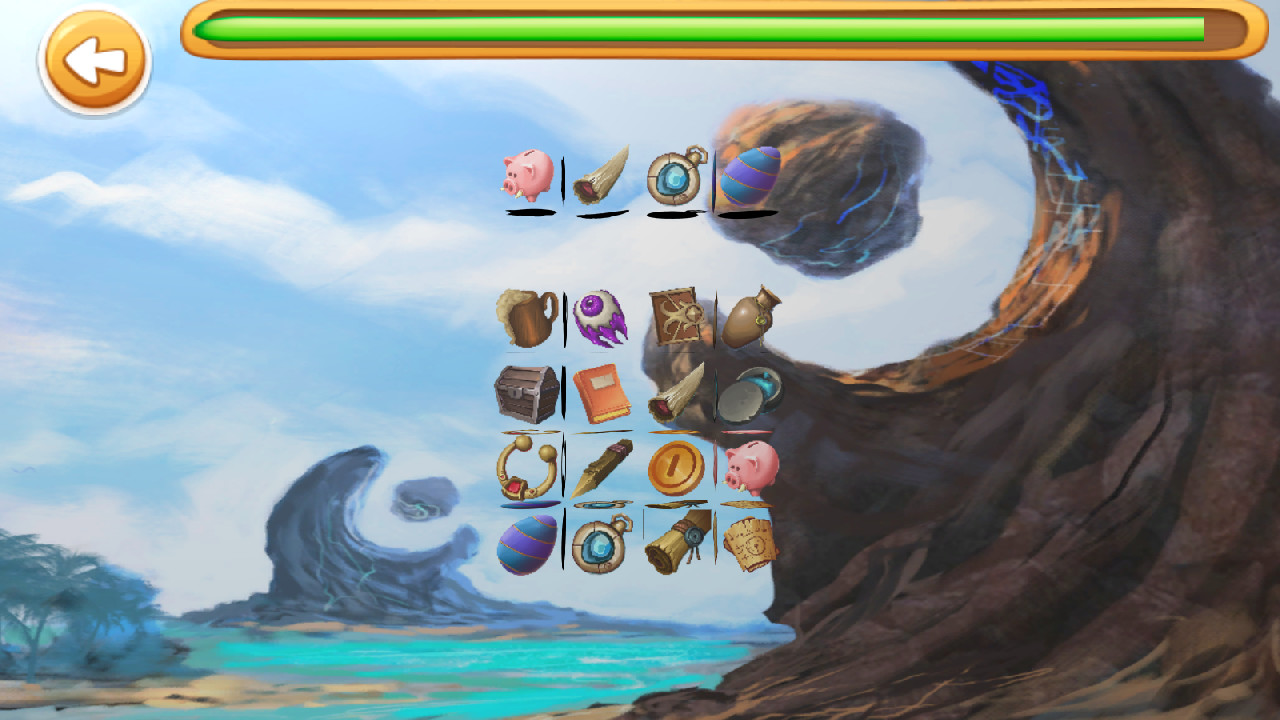
Task: Select the treasure chest tile
Action: 527,390
